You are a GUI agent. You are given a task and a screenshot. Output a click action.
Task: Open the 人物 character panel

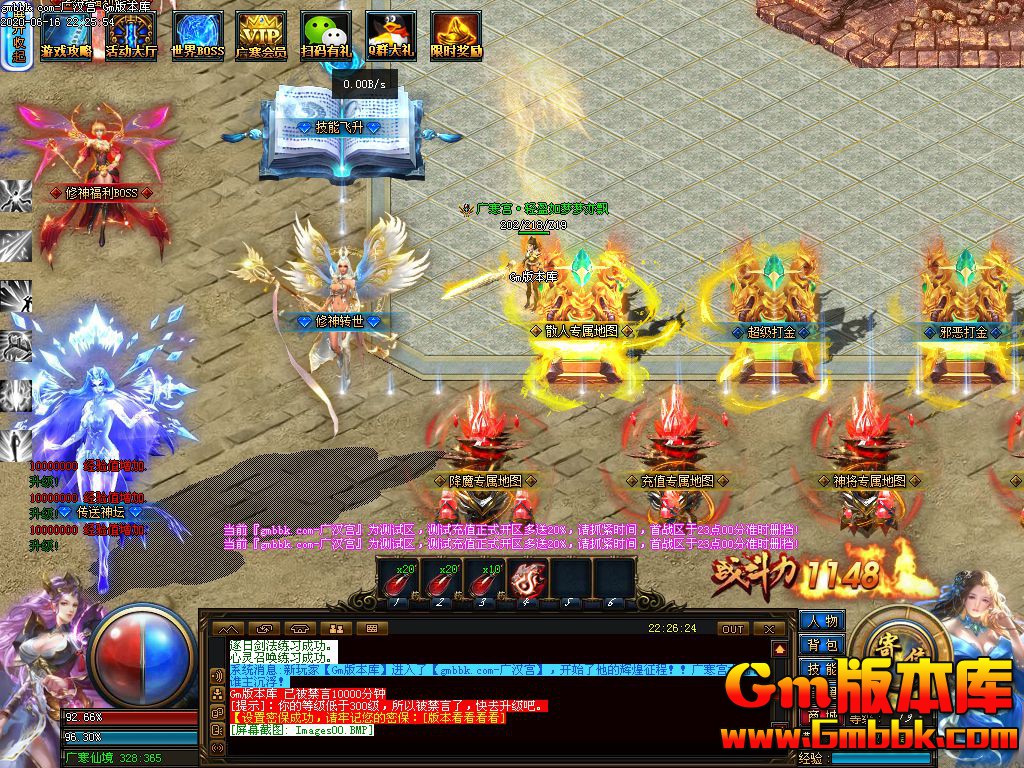(822, 622)
